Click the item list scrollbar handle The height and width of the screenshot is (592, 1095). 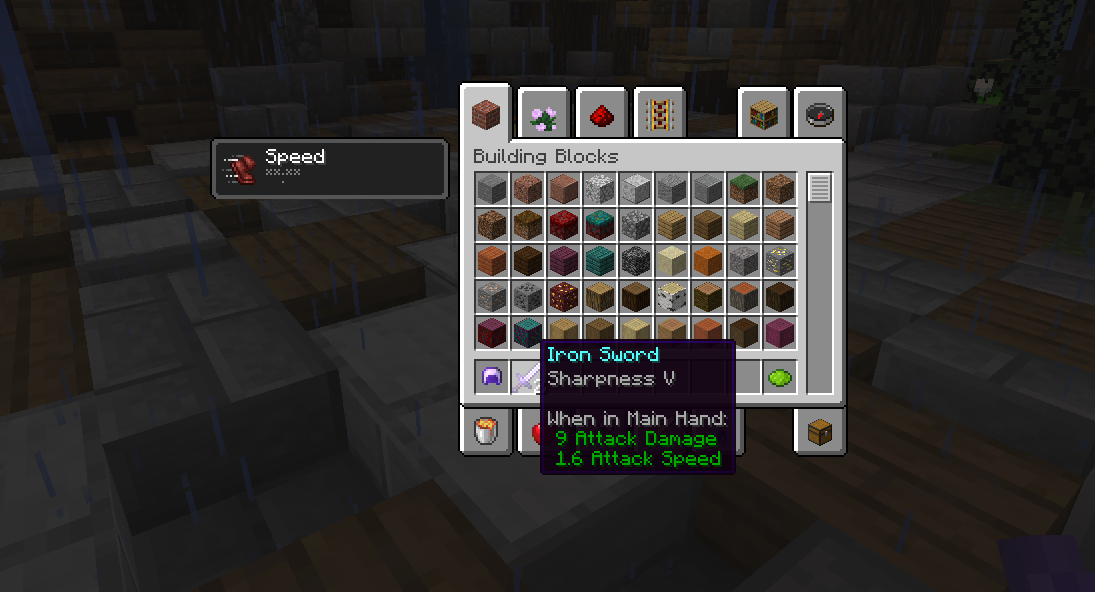coord(820,188)
